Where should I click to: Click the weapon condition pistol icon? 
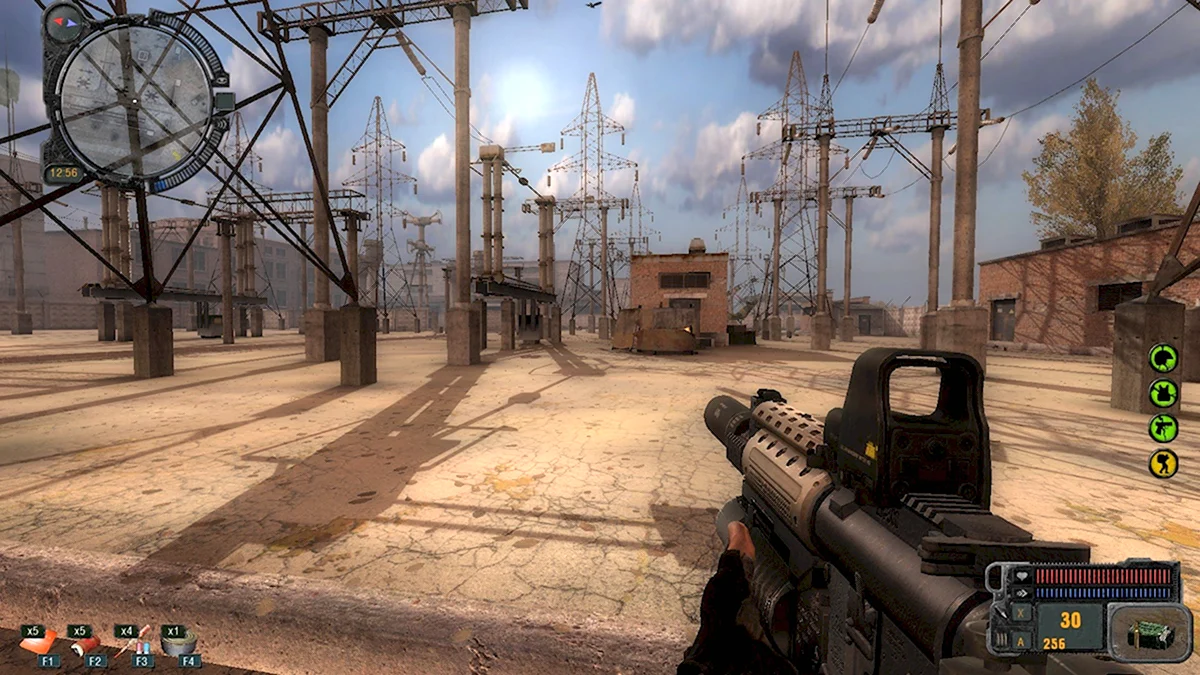tap(1162, 428)
